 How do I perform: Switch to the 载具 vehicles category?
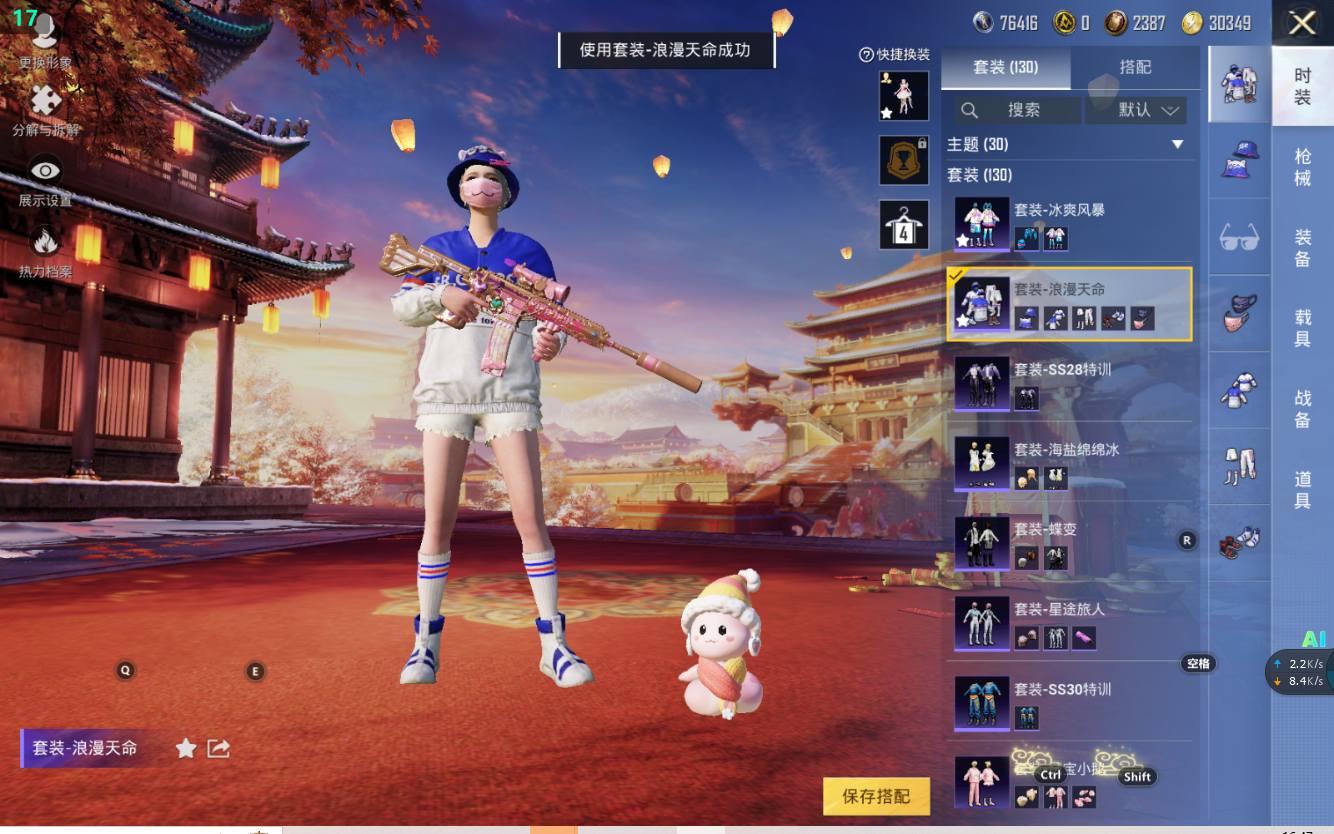click(x=1302, y=328)
